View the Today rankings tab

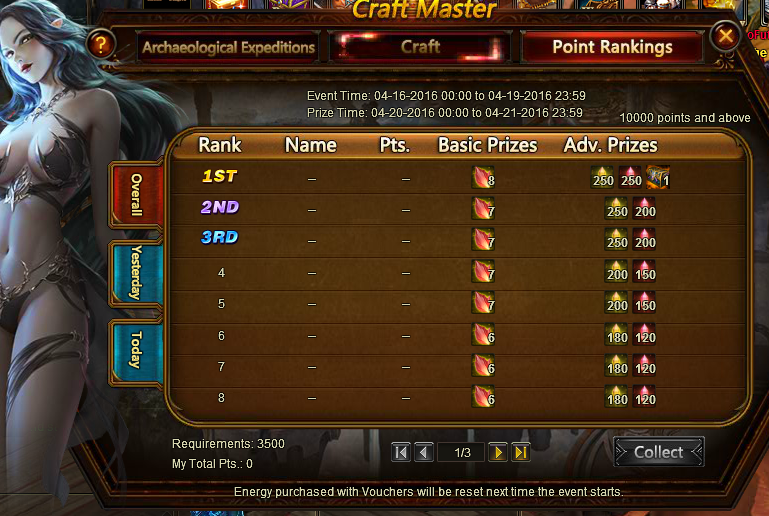click(x=135, y=349)
